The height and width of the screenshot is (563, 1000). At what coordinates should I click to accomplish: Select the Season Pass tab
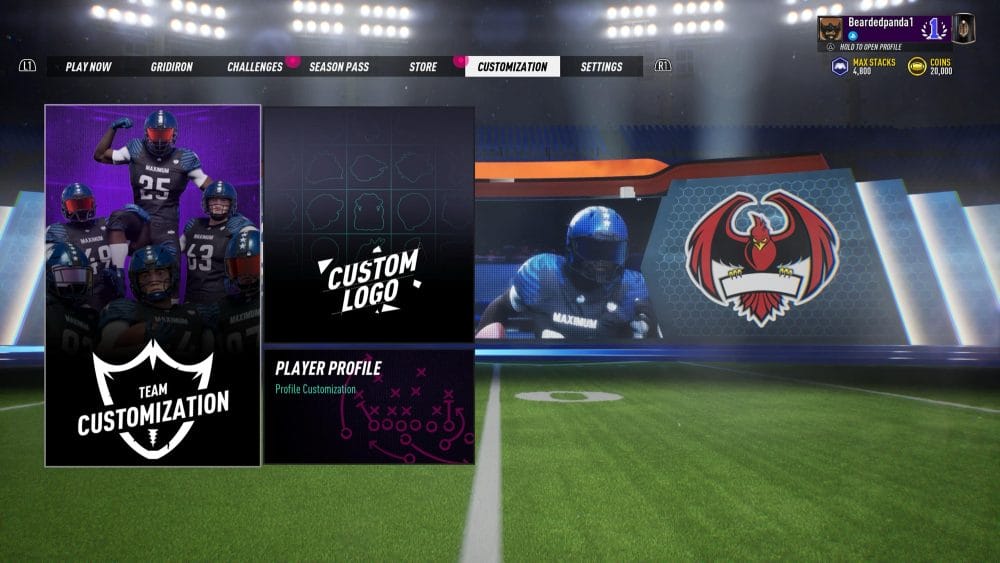pyautogui.click(x=339, y=67)
